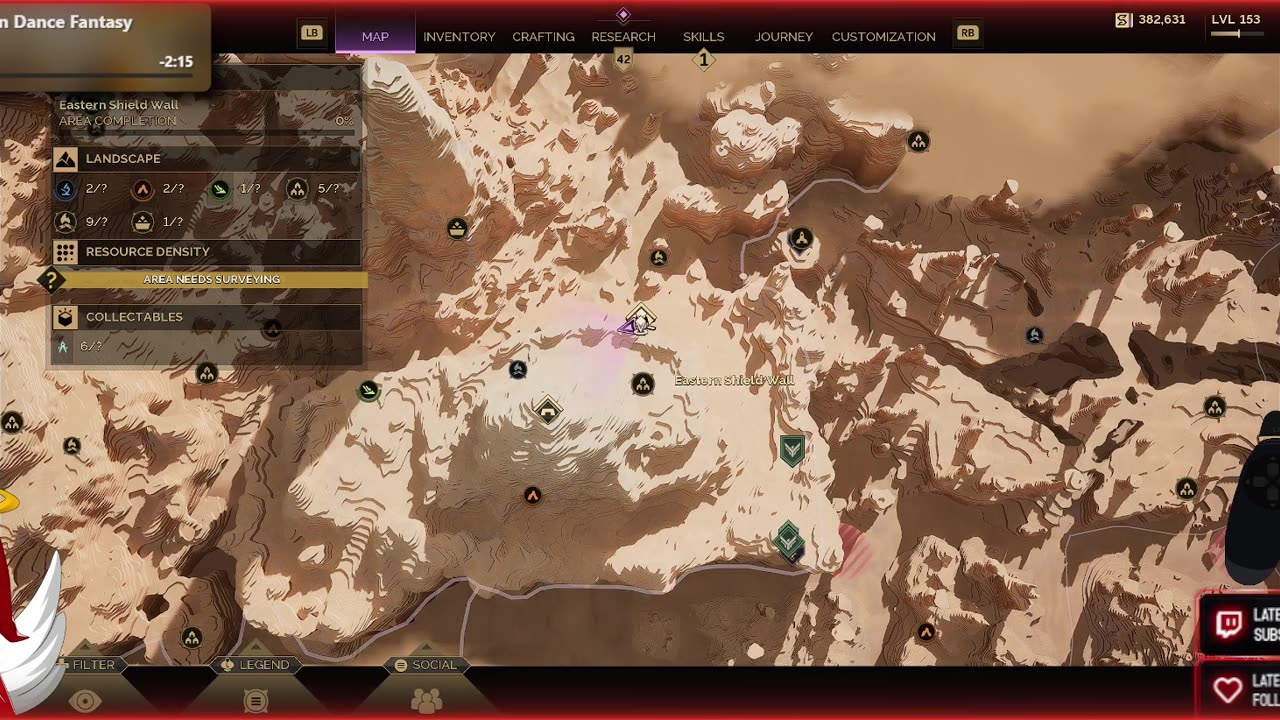Select the Research tab

(x=623, y=37)
